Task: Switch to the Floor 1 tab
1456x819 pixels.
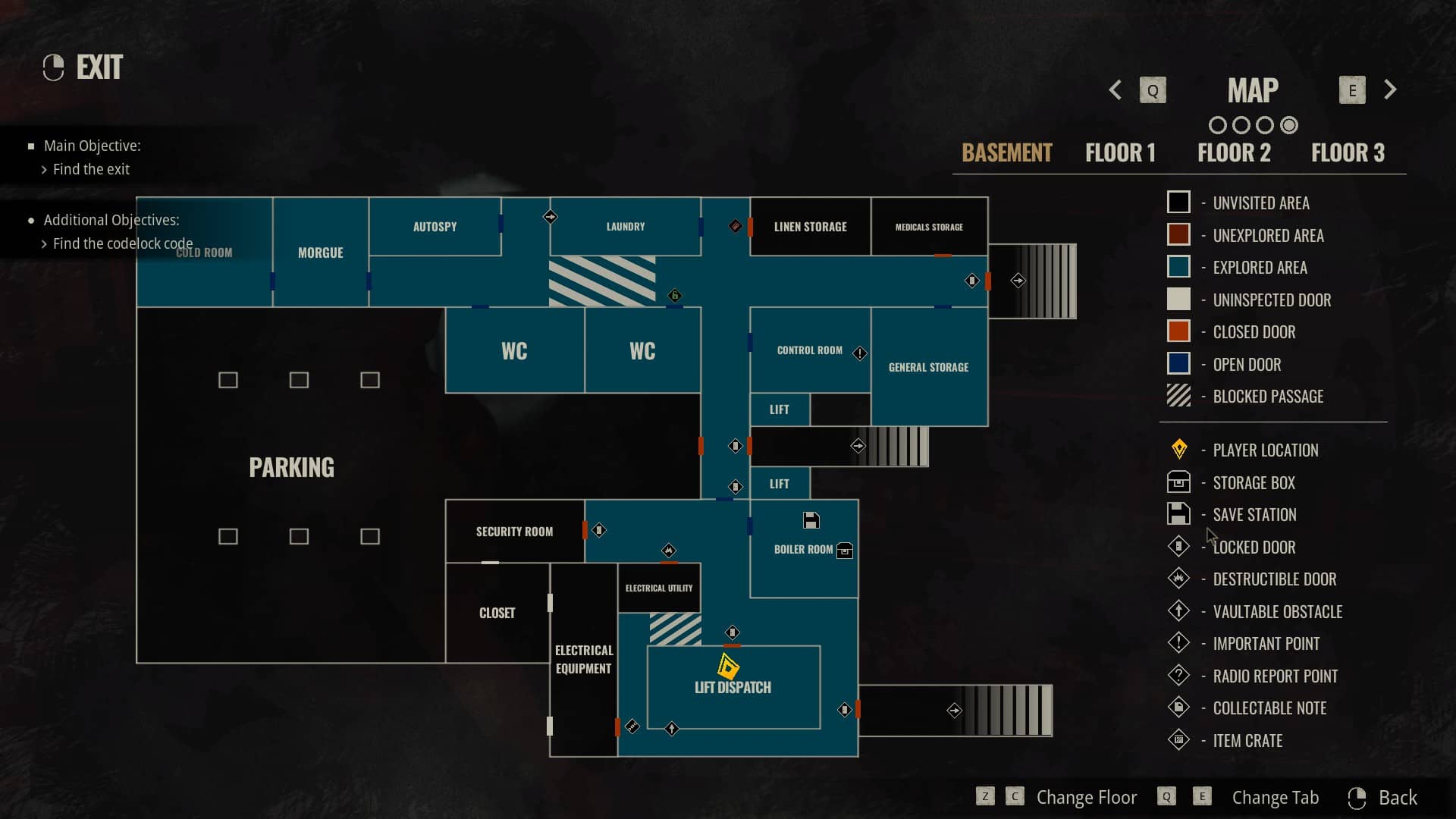Action: [x=1120, y=152]
